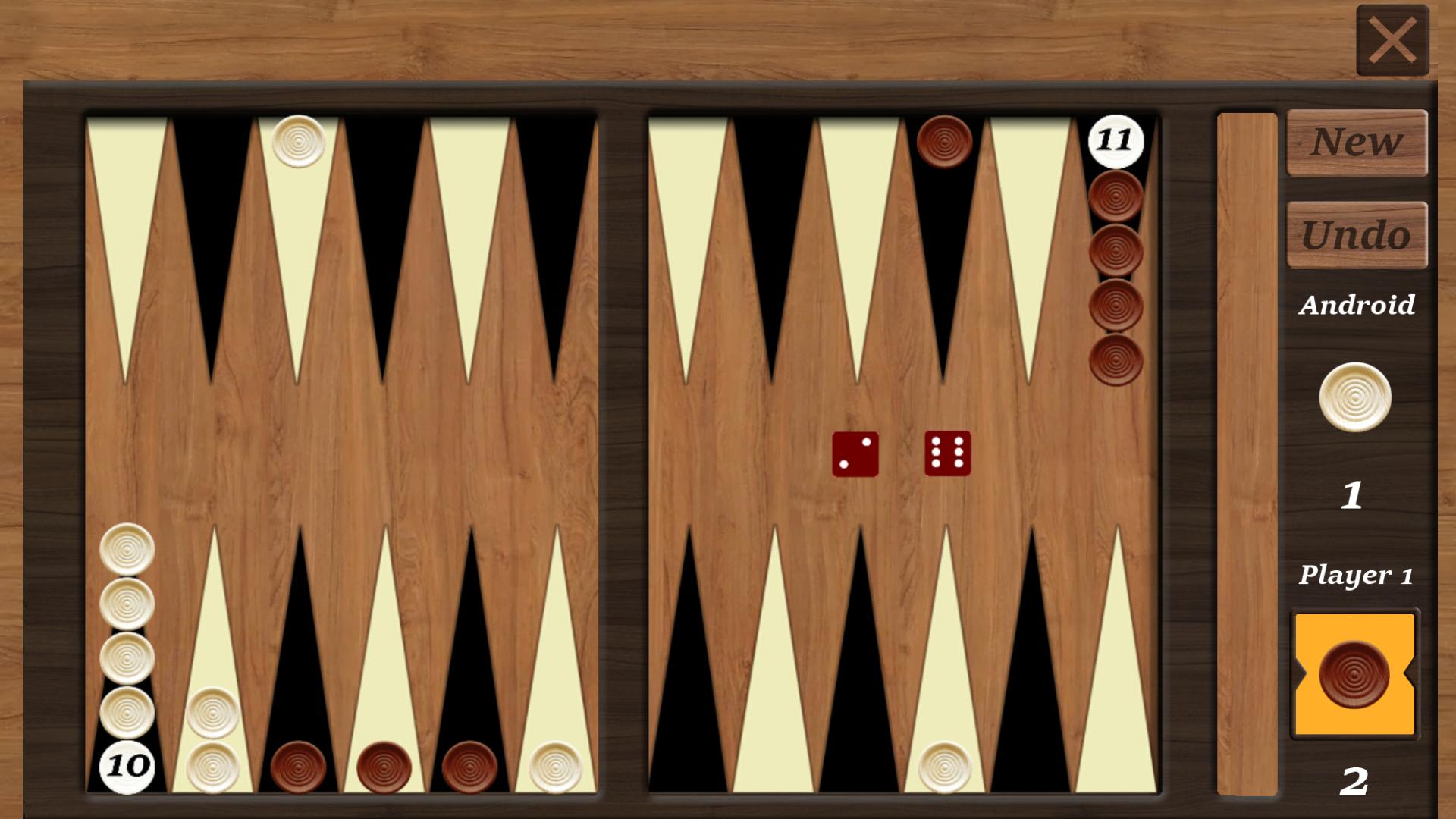Select the Android player label
Screen dimensions: 1456x819
(1357, 305)
